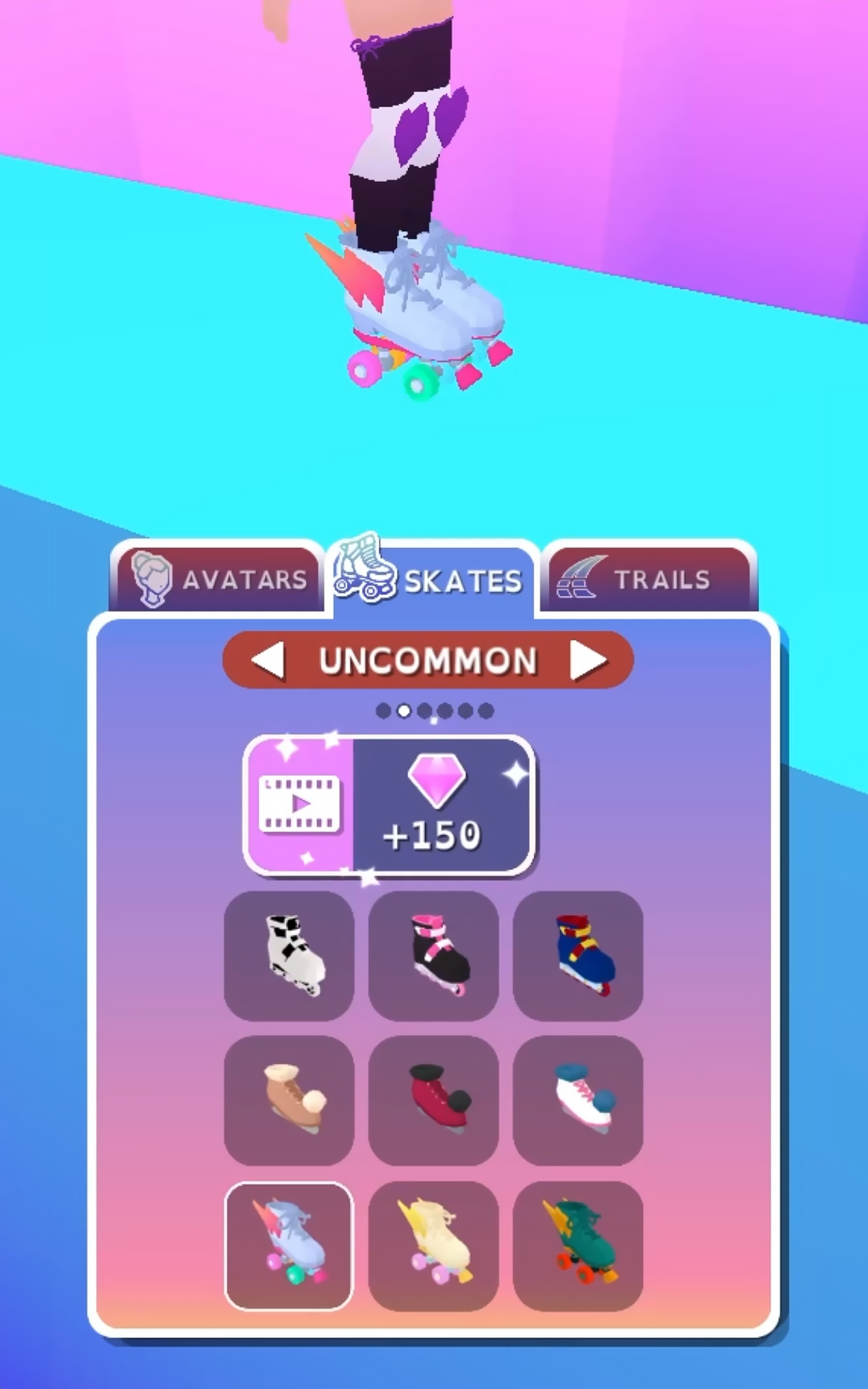Pick the cream yellow winged roller skate
Viewport: 868px width, 1389px height.
click(x=433, y=1246)
